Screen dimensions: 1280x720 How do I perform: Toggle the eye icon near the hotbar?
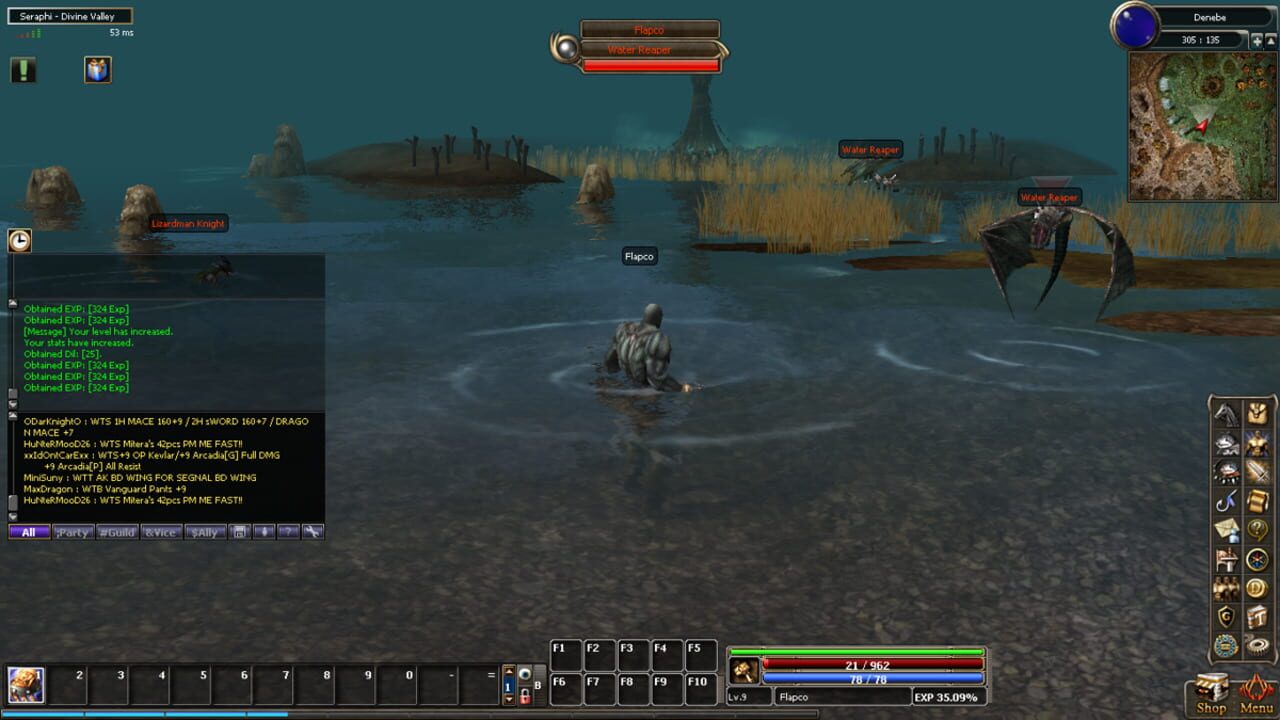[x=525, y=674]
